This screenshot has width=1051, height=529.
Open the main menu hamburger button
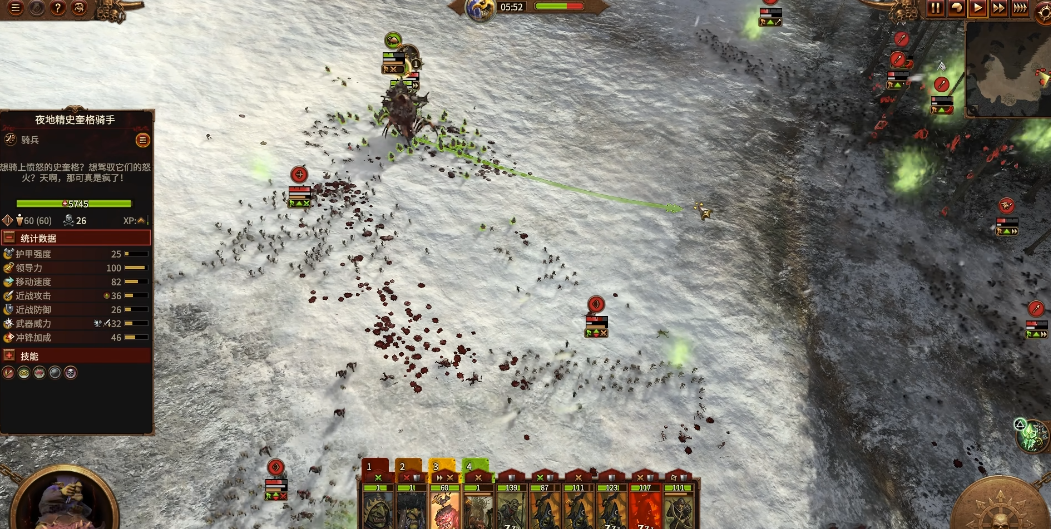pyautogui.click(x=15, y=8)
